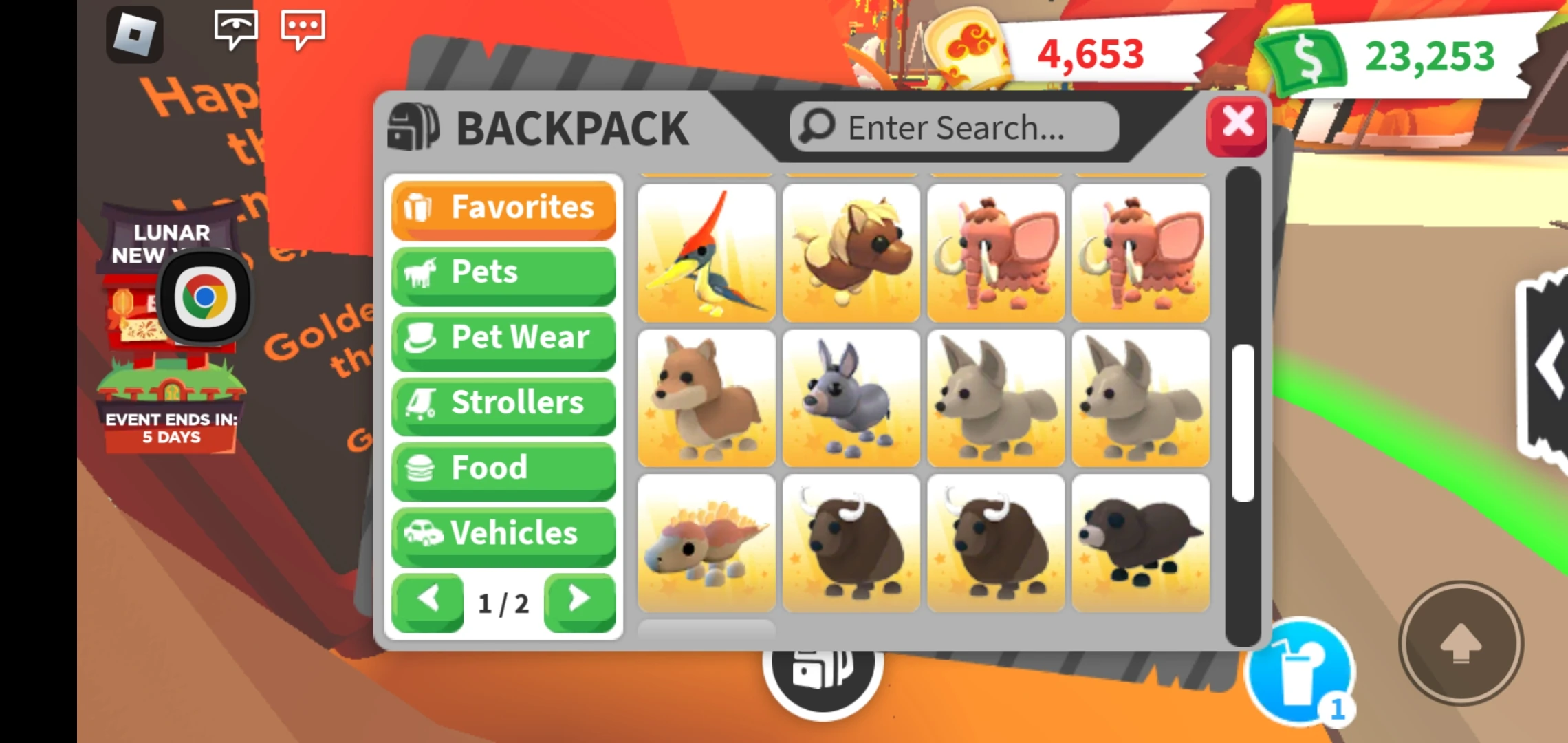The image size is (1568, 743).
Task: Open the Pet Wear section
Action: click(503, 338)
